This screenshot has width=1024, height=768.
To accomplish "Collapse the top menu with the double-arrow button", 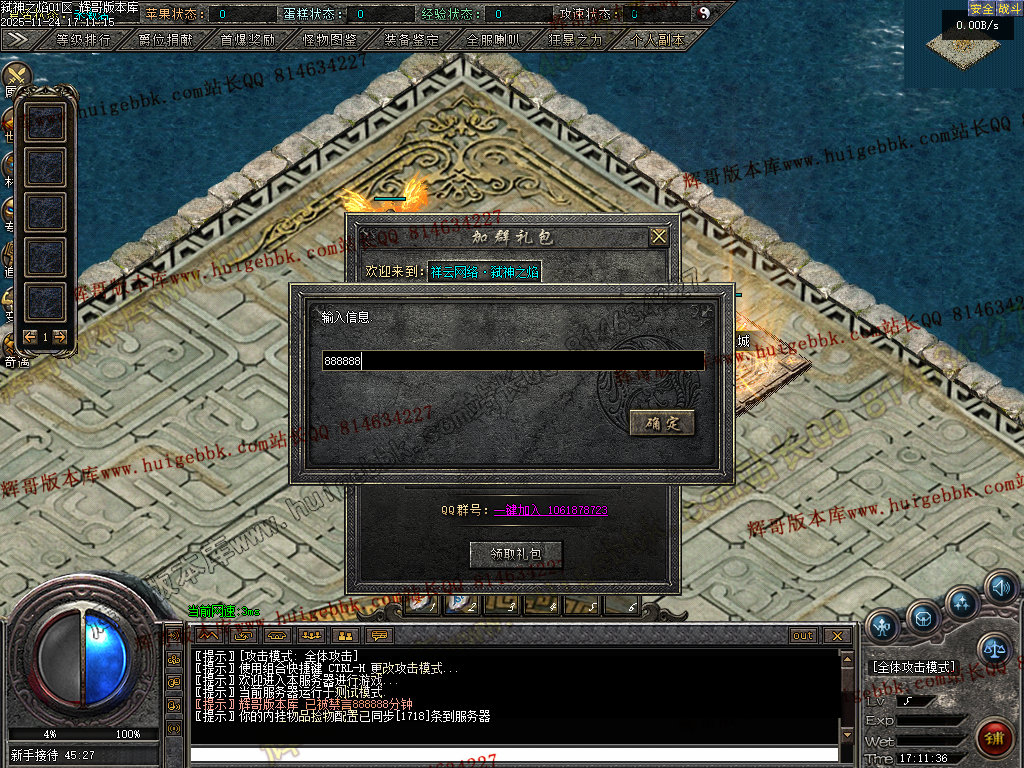I will click(x=18, y=40).
